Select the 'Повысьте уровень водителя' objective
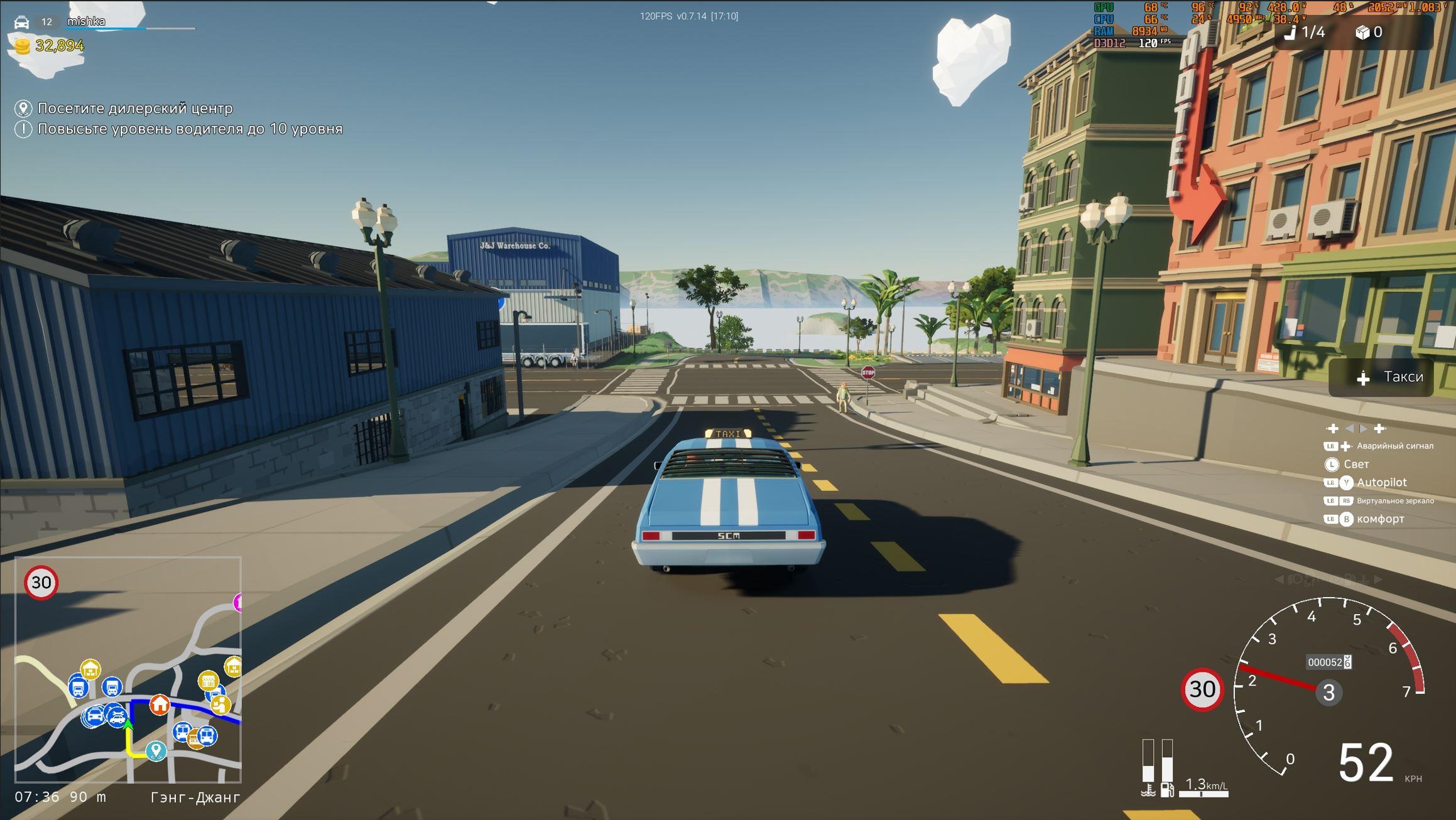 tap(190, 129)
